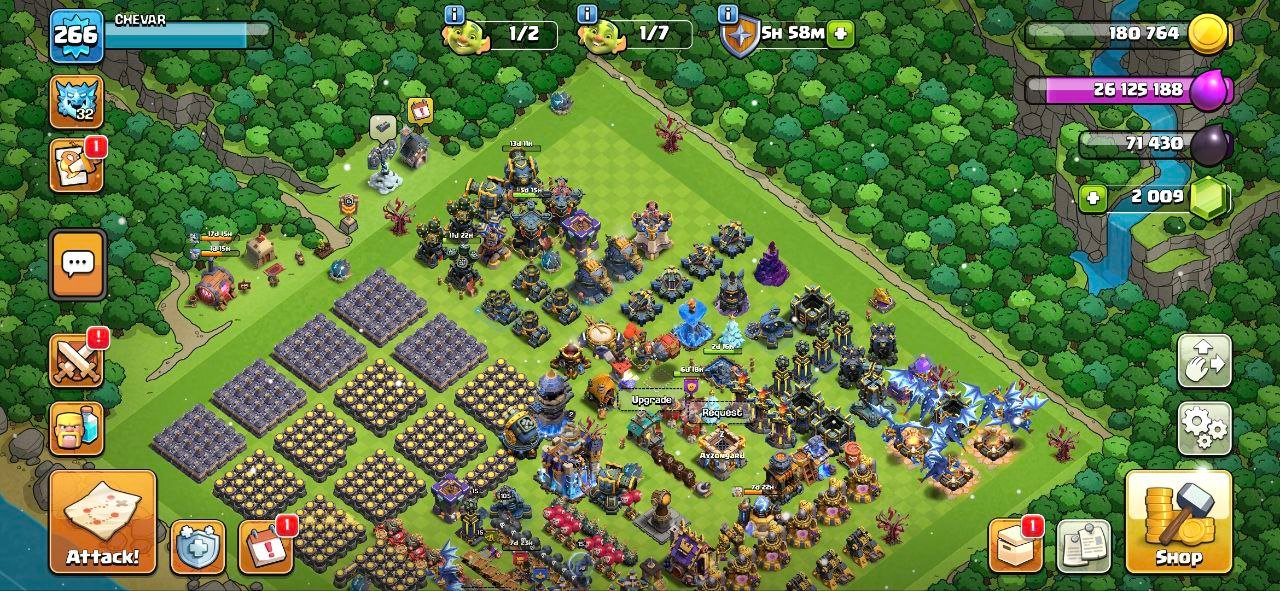The width and height of the screenshot is (1280, 591).
Task: Open the village layout editor
Action: pos(1204,362)
